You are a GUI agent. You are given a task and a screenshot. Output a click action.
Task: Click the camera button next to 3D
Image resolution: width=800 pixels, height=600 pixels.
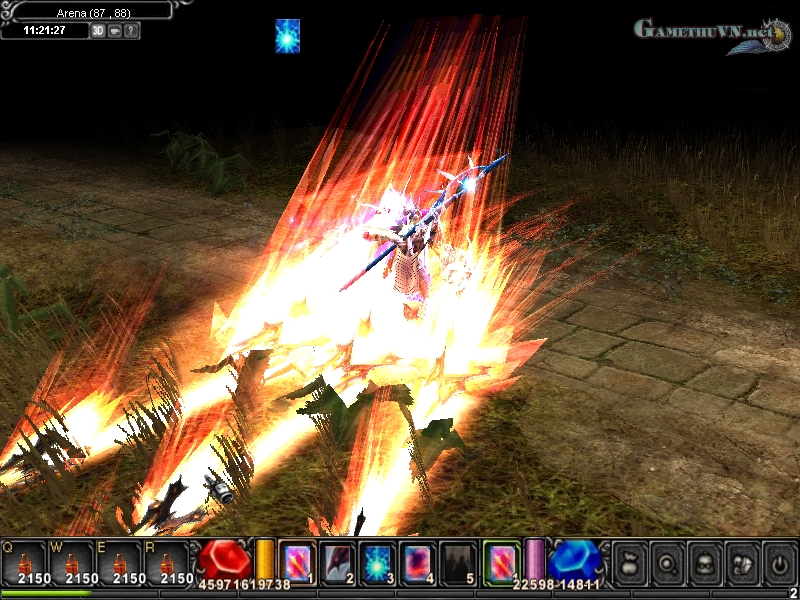(x=115, y=31)
